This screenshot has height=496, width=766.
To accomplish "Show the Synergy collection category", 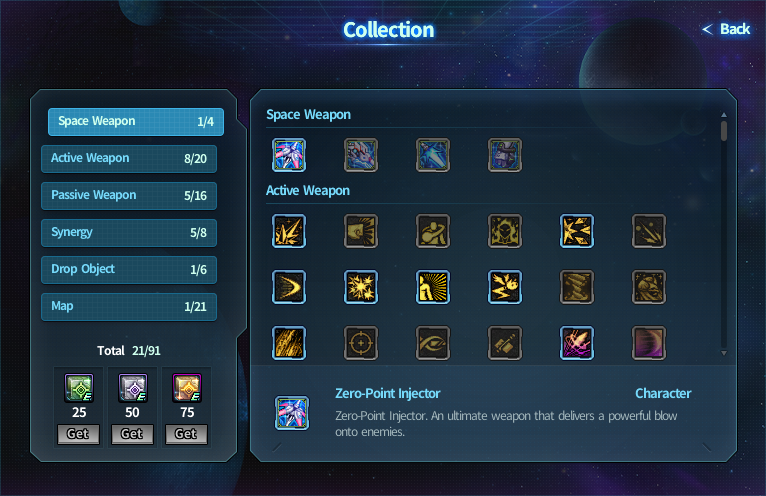I will tap(129, 233).
